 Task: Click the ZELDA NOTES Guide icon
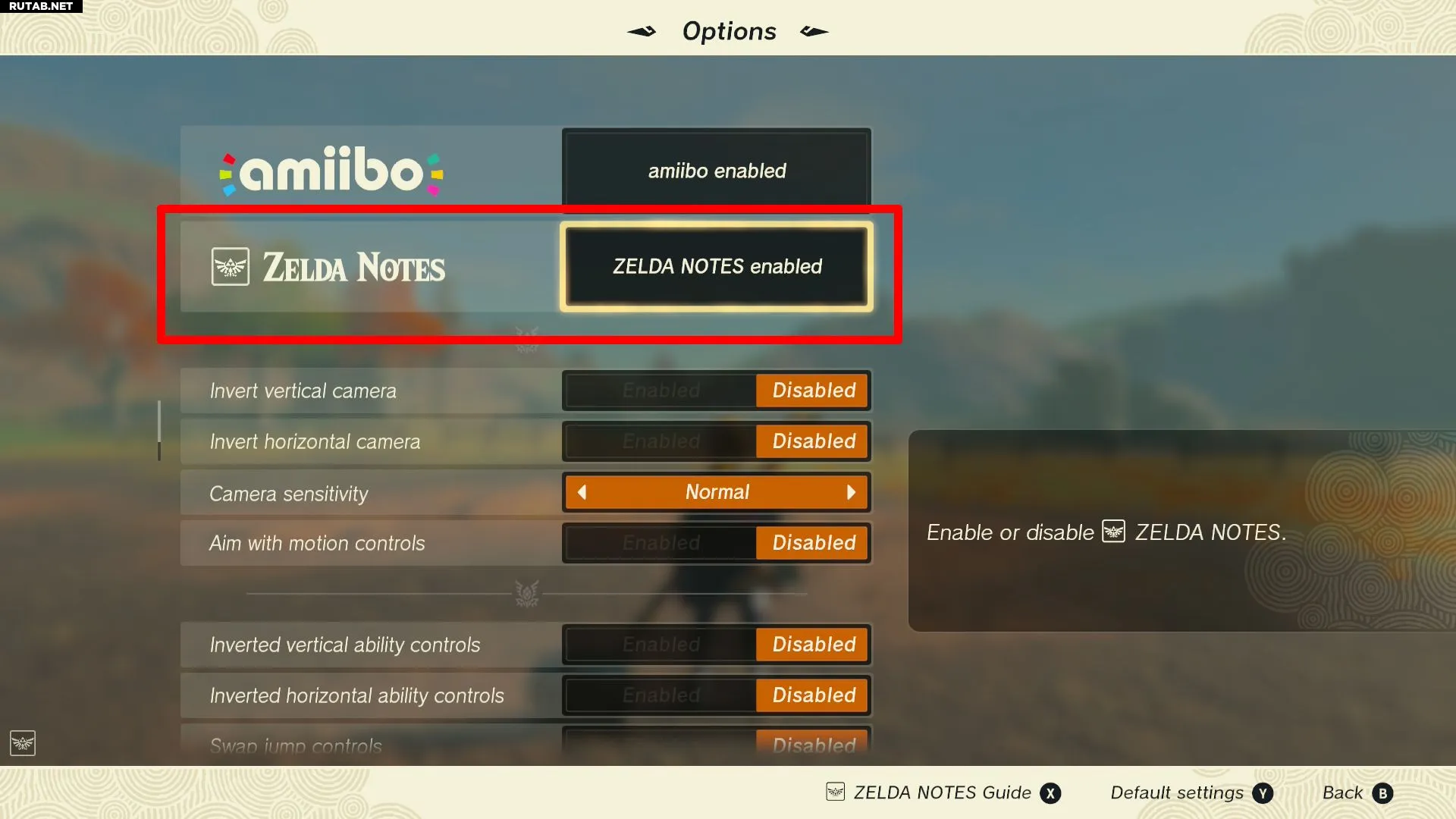point(835,792)
